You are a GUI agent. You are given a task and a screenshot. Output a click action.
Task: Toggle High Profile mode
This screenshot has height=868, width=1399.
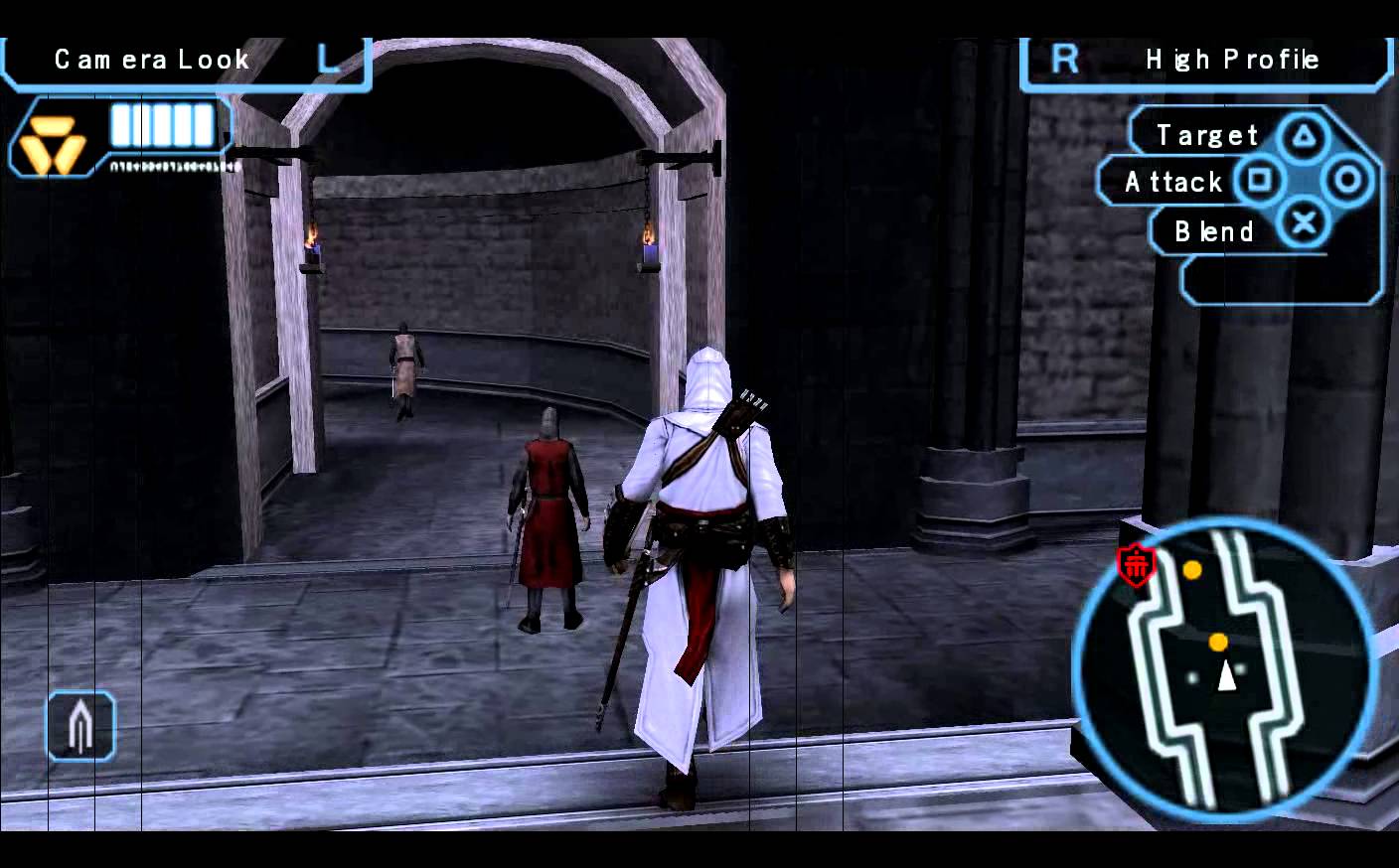pos(1231,60)
